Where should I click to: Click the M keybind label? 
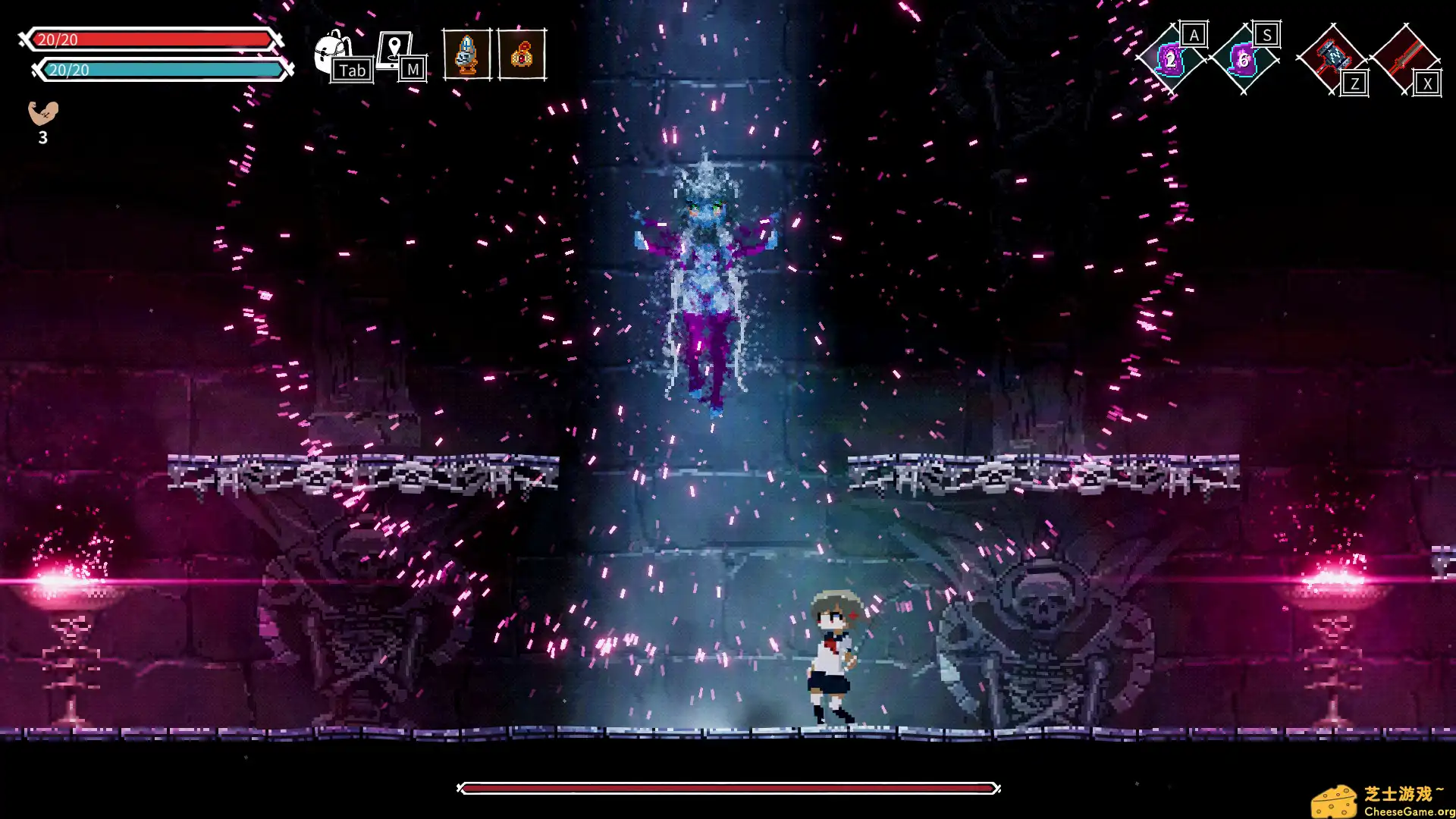pyautogui.click(x=413, y=70)
